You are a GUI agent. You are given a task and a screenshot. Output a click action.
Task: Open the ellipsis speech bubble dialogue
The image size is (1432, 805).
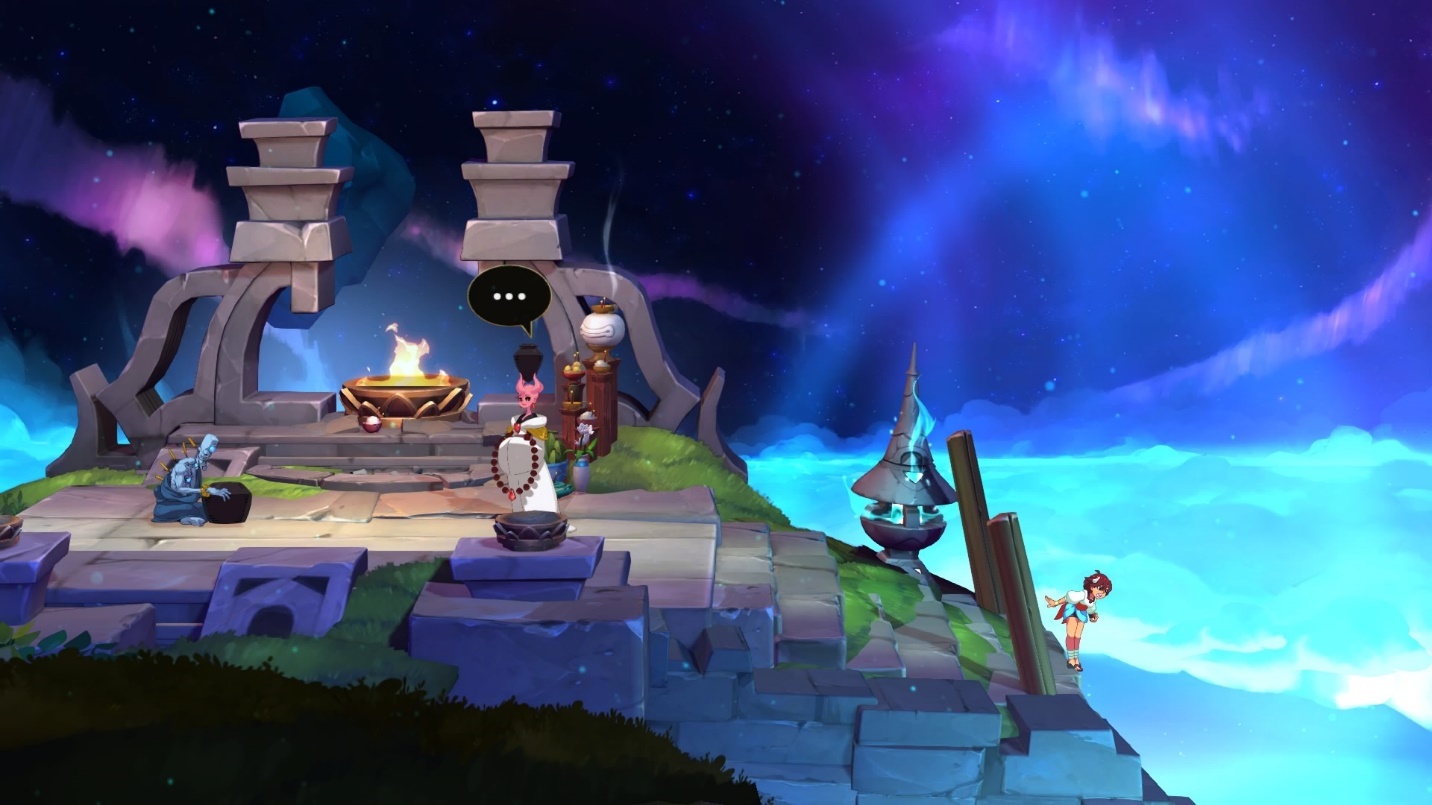point(509,296)
